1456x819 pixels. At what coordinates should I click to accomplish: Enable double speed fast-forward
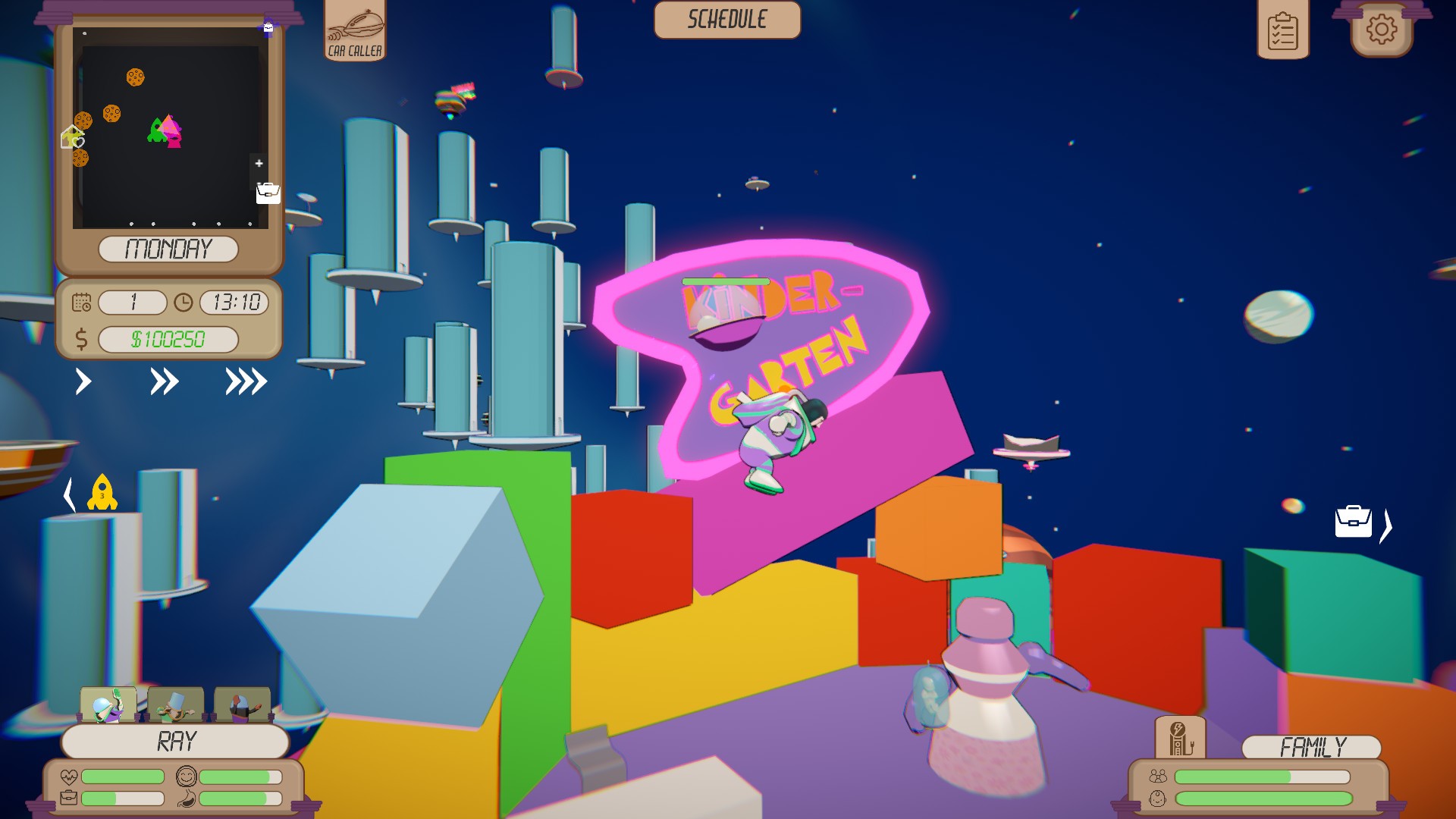point(163,382)
